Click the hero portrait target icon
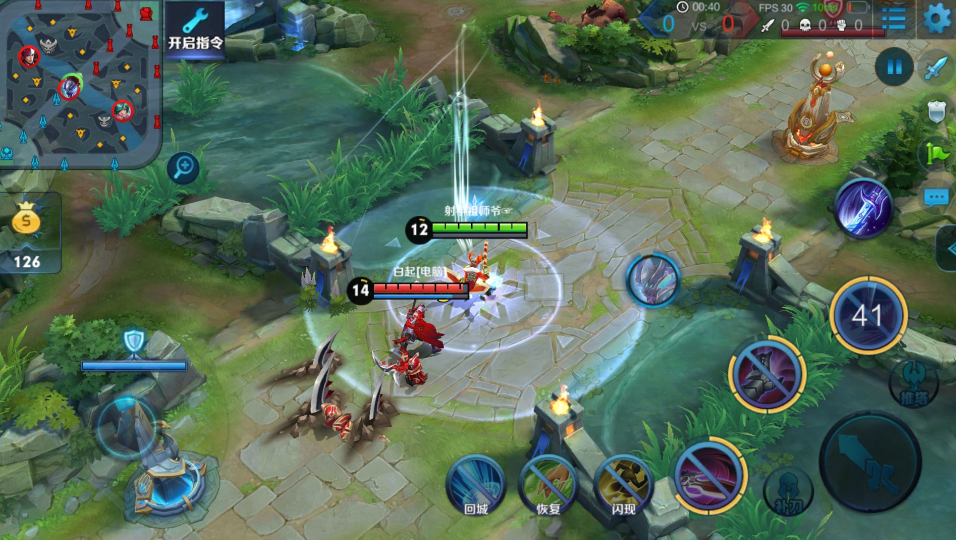The image size is (956, 540). 653,278
